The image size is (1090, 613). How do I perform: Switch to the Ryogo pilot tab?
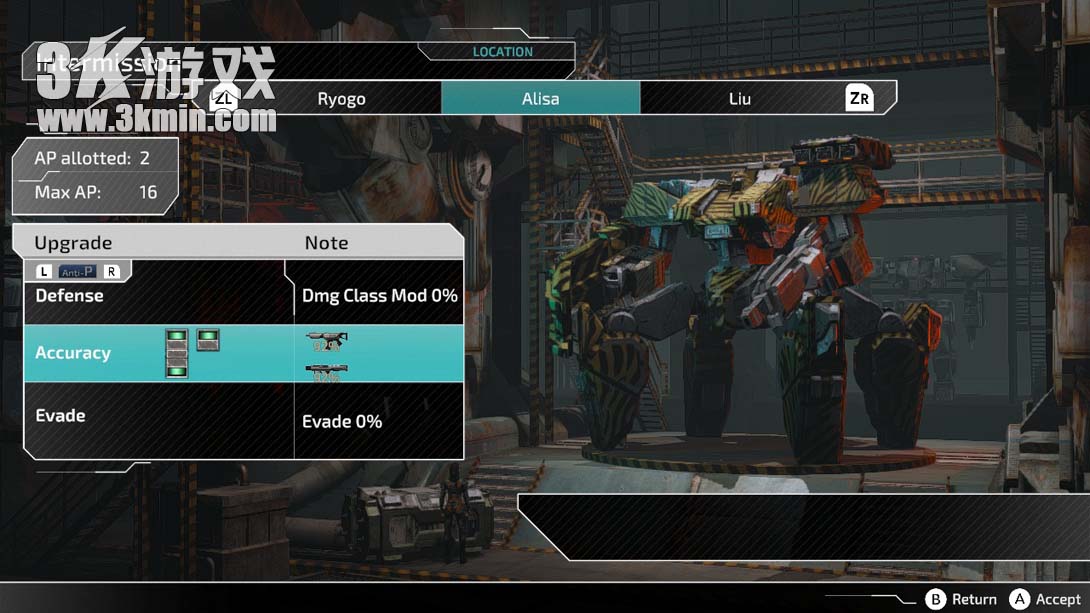click(x=341, y=98)
